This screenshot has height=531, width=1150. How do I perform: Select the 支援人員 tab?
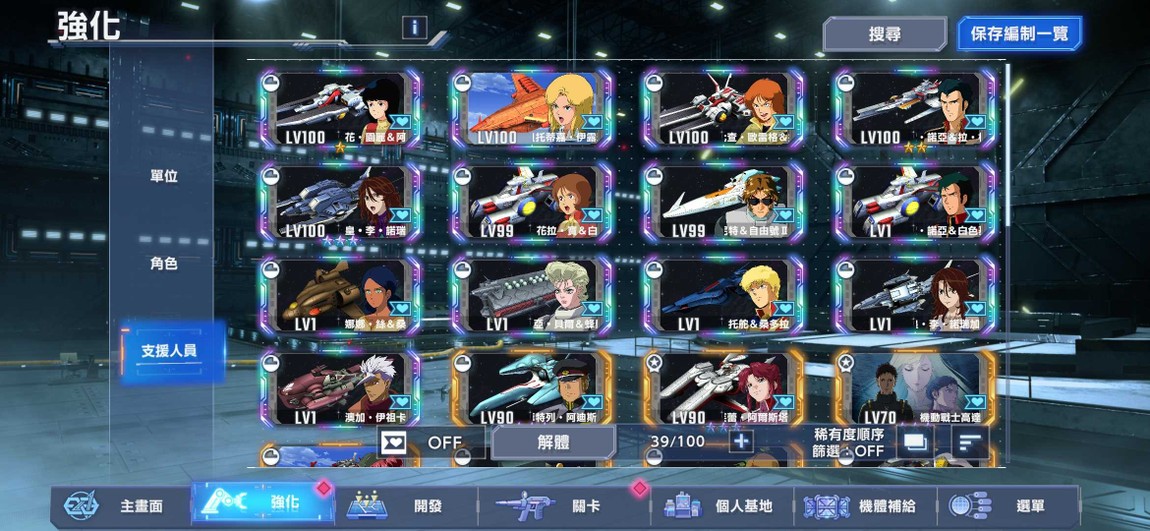[x=169, y=351]
